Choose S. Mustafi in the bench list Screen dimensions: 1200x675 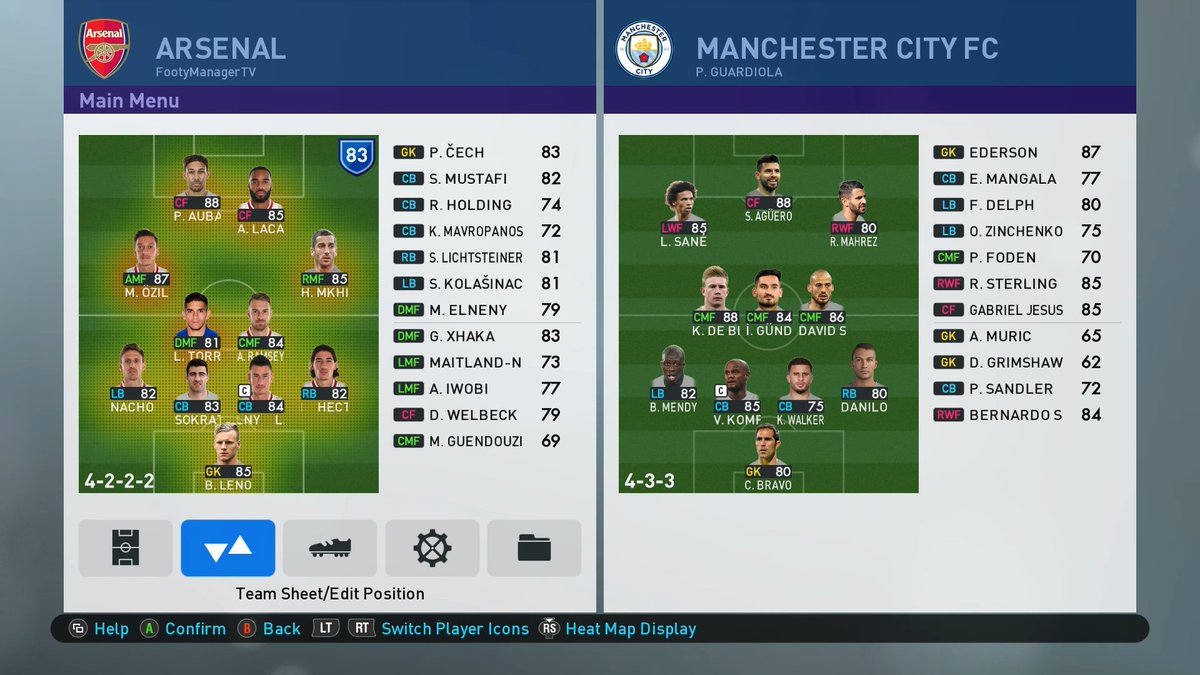478,179
